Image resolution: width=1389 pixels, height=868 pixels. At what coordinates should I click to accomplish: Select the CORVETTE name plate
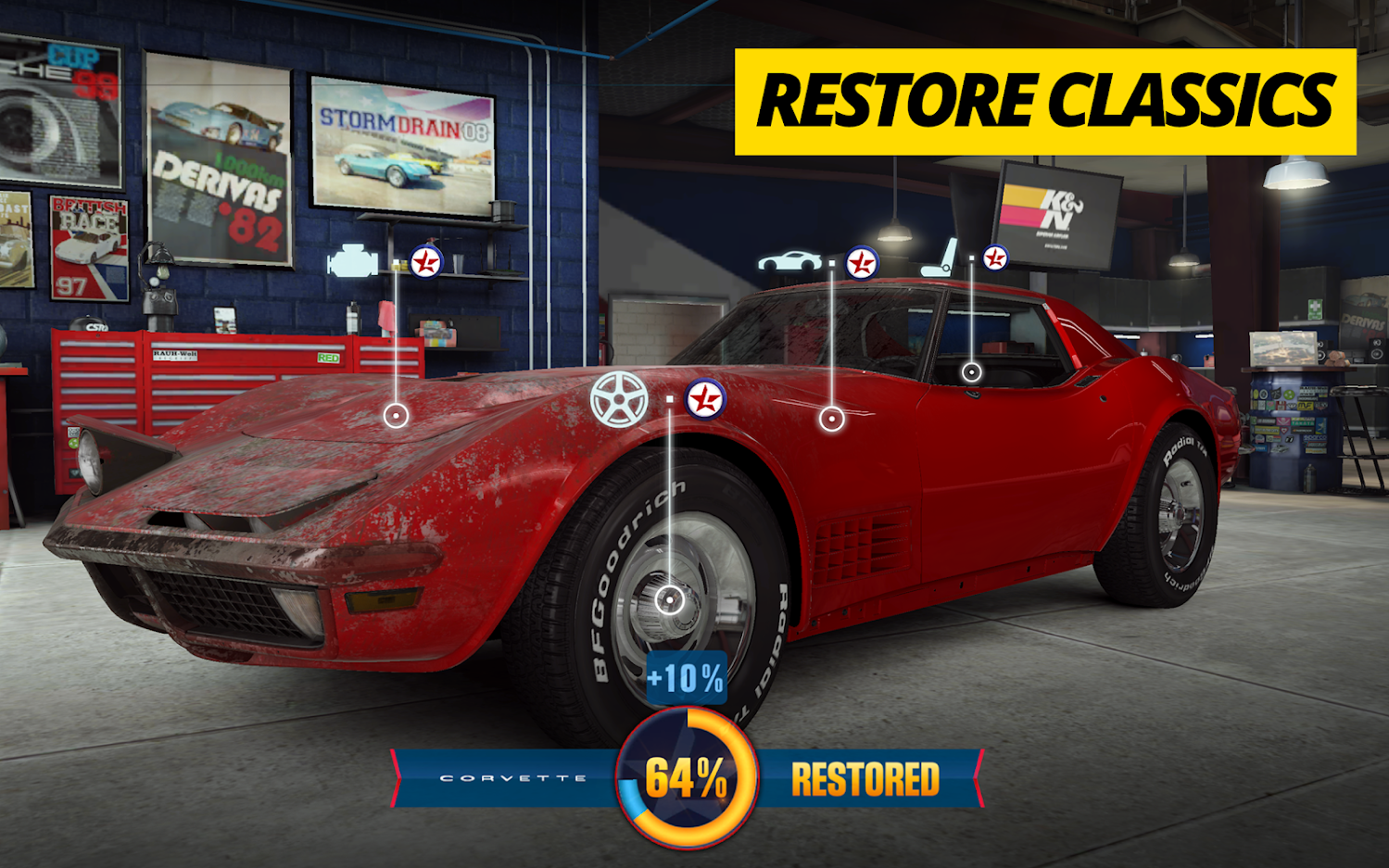[515, 779]
